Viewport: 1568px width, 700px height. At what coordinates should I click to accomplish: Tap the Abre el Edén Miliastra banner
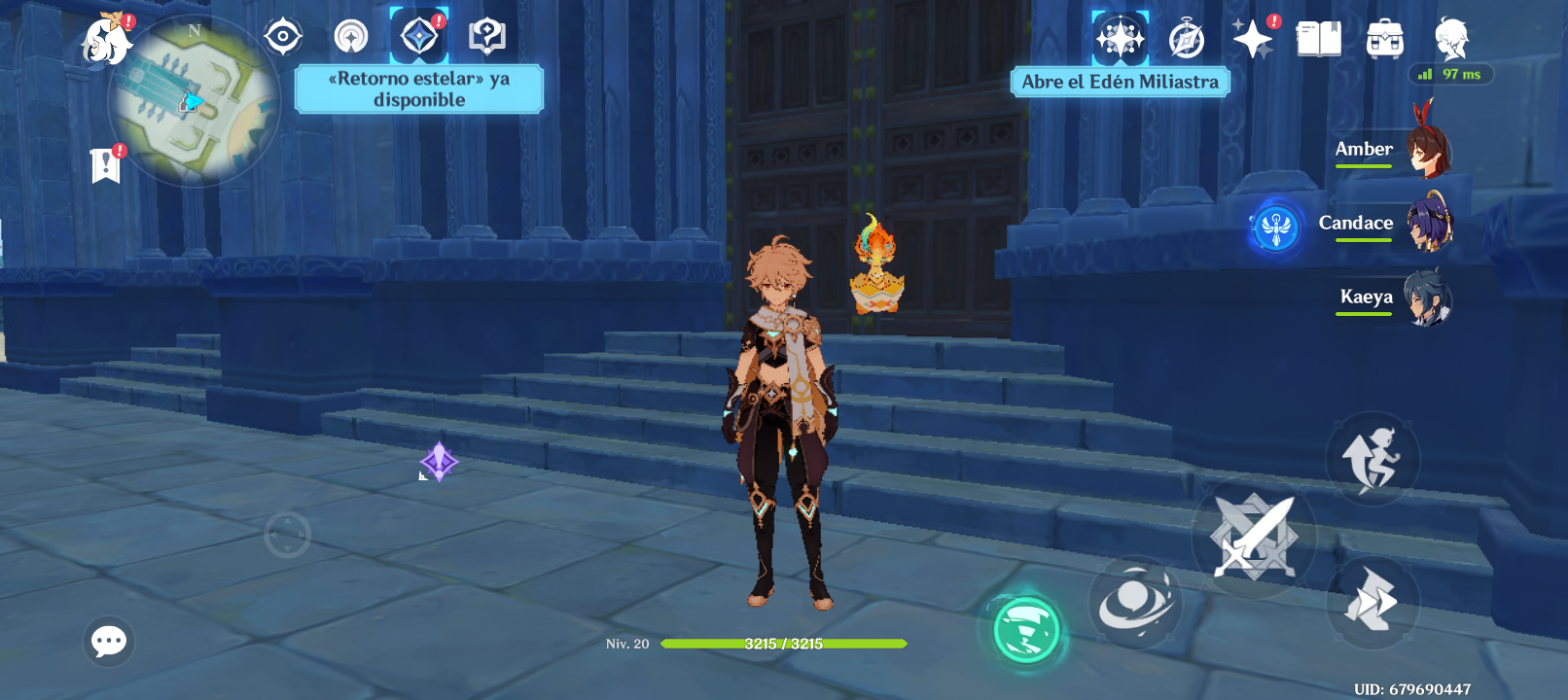(x=1120, y=83)
